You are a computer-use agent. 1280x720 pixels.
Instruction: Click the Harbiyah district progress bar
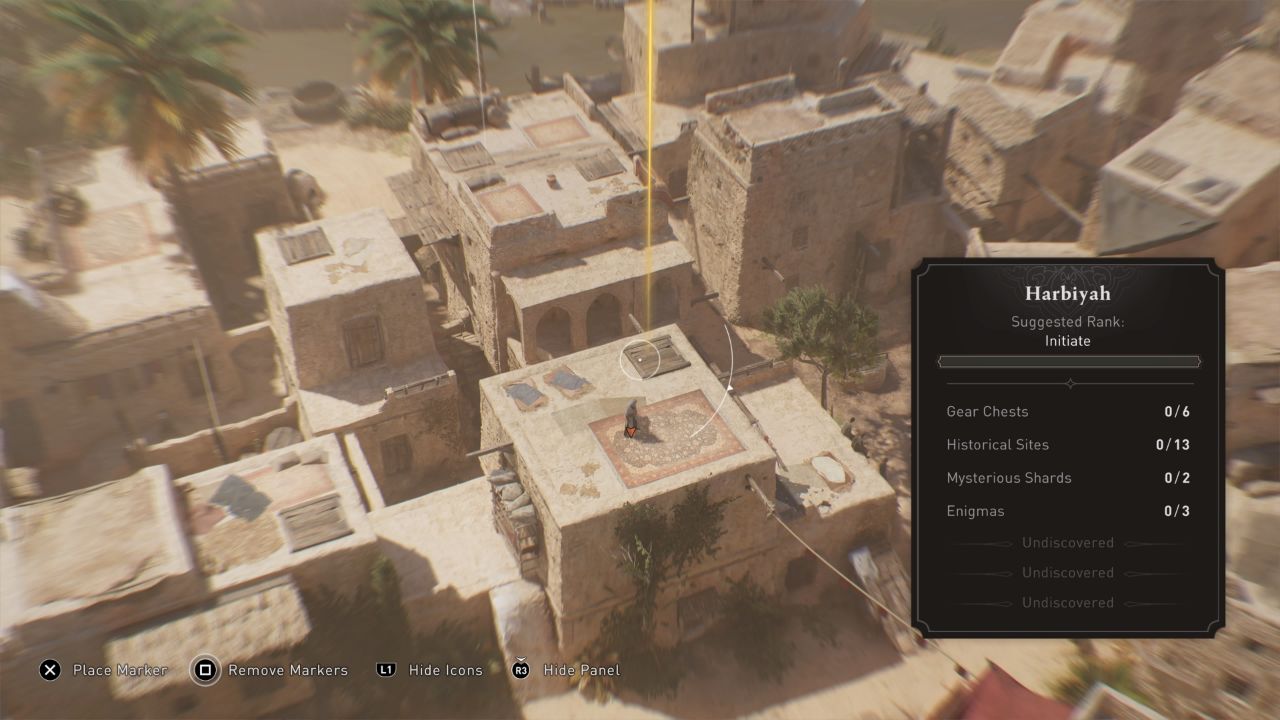(1069, 361)
